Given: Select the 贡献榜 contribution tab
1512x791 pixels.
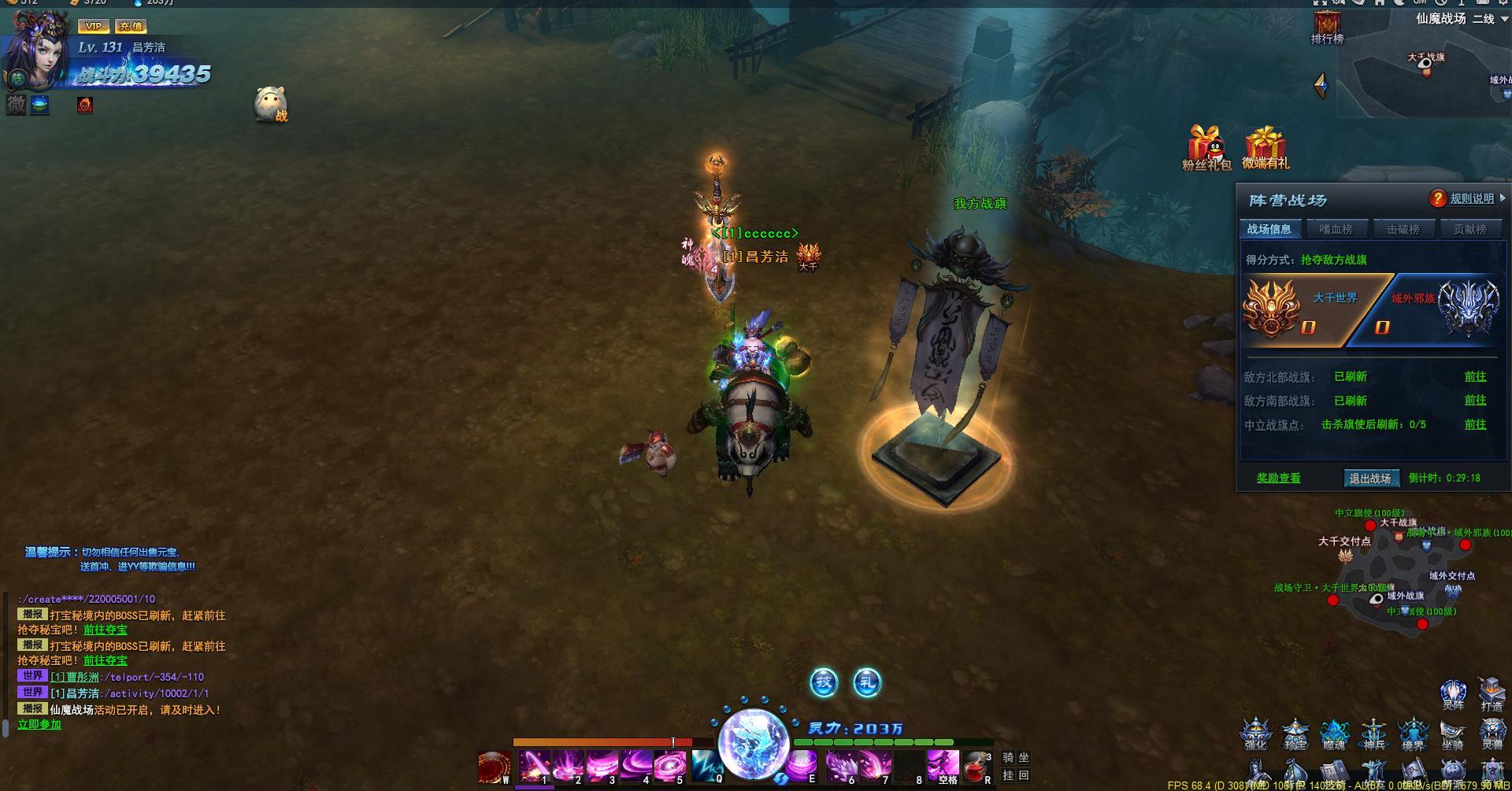Looking at the screenshot, I should click(x=1469, y=229).
